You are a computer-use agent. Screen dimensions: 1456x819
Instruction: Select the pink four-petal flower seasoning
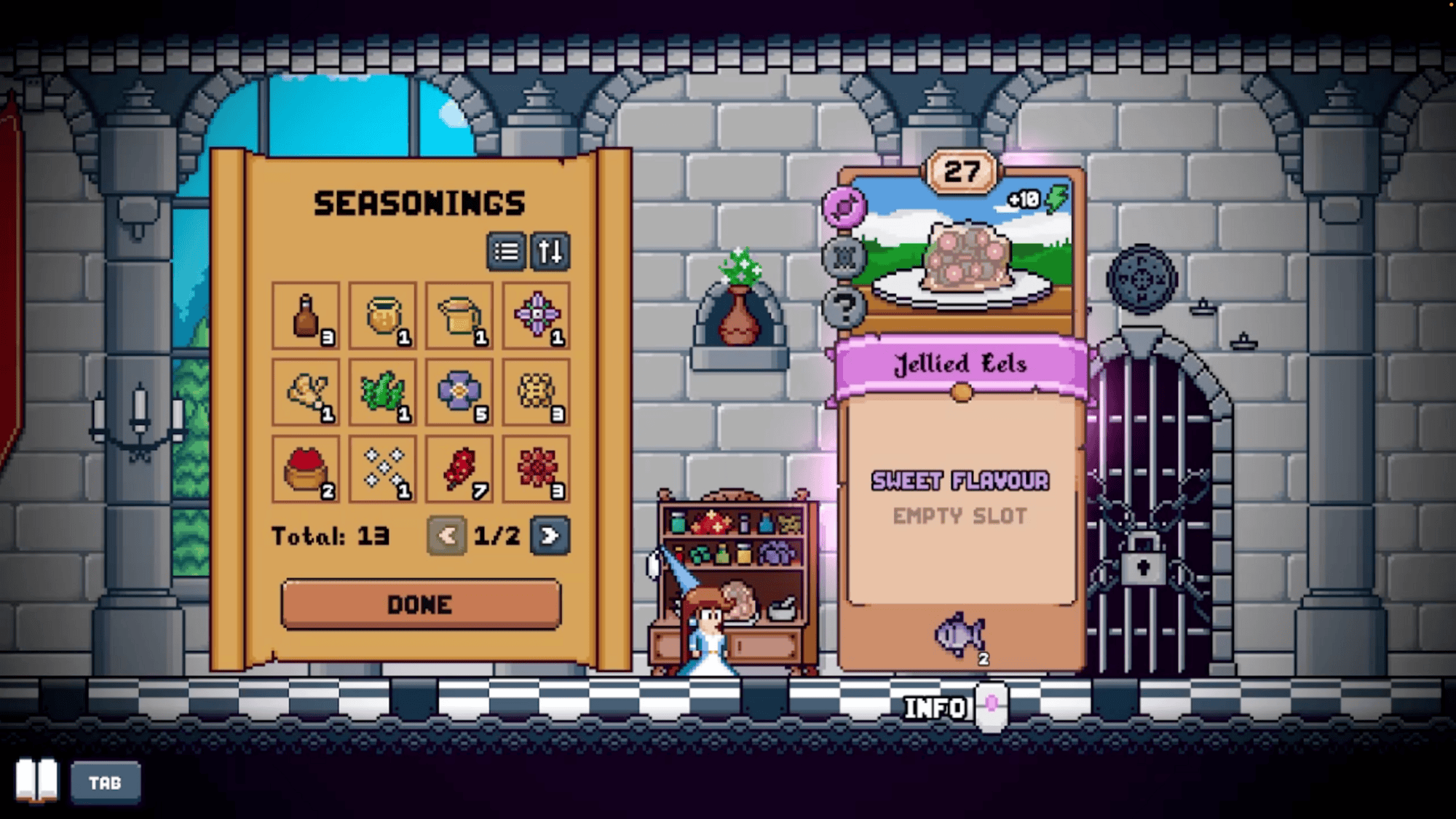tap(537, 316)
